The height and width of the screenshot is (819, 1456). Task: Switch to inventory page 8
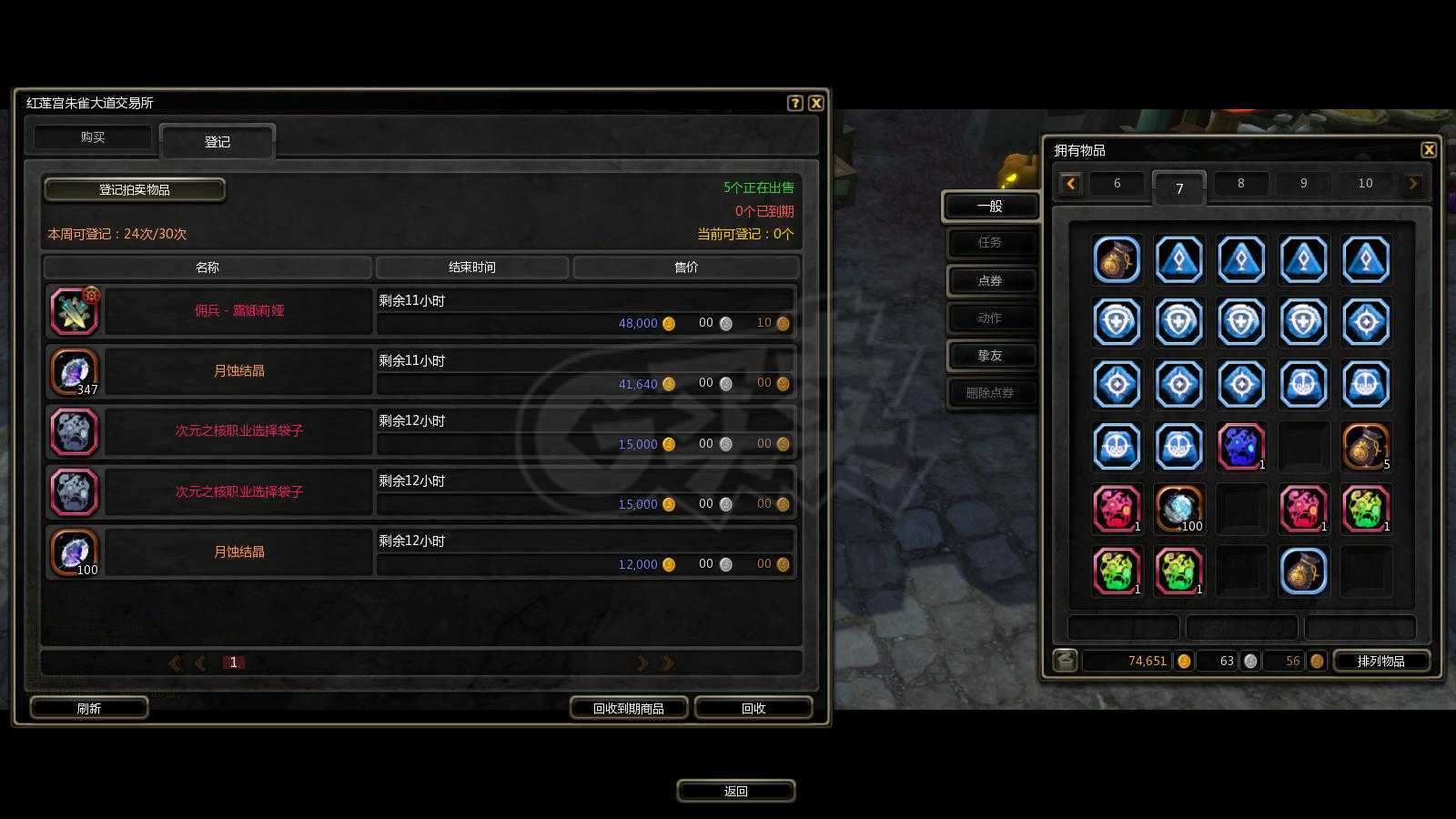pos(1240,184)
